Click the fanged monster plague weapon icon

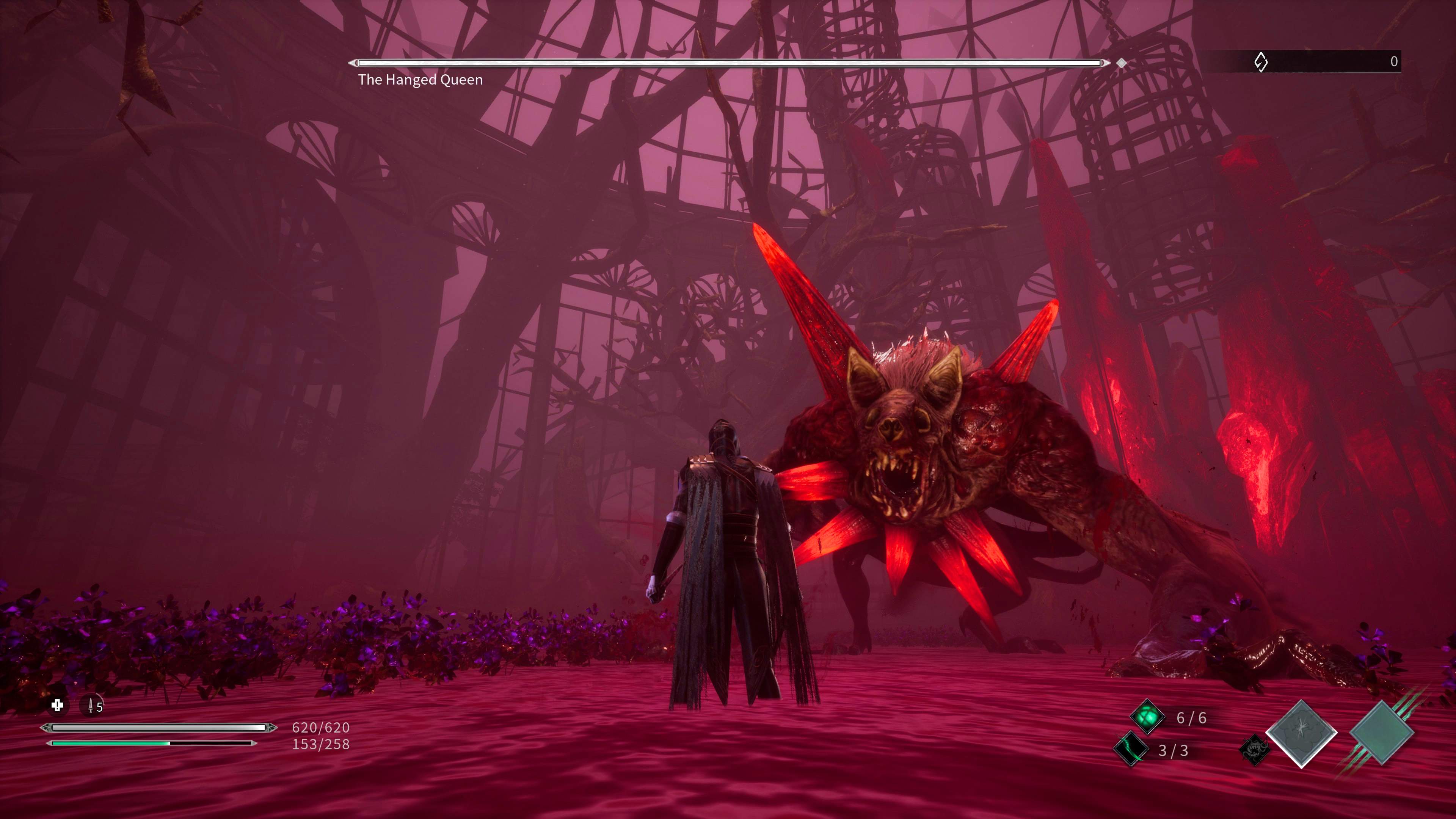point(1254,750)
